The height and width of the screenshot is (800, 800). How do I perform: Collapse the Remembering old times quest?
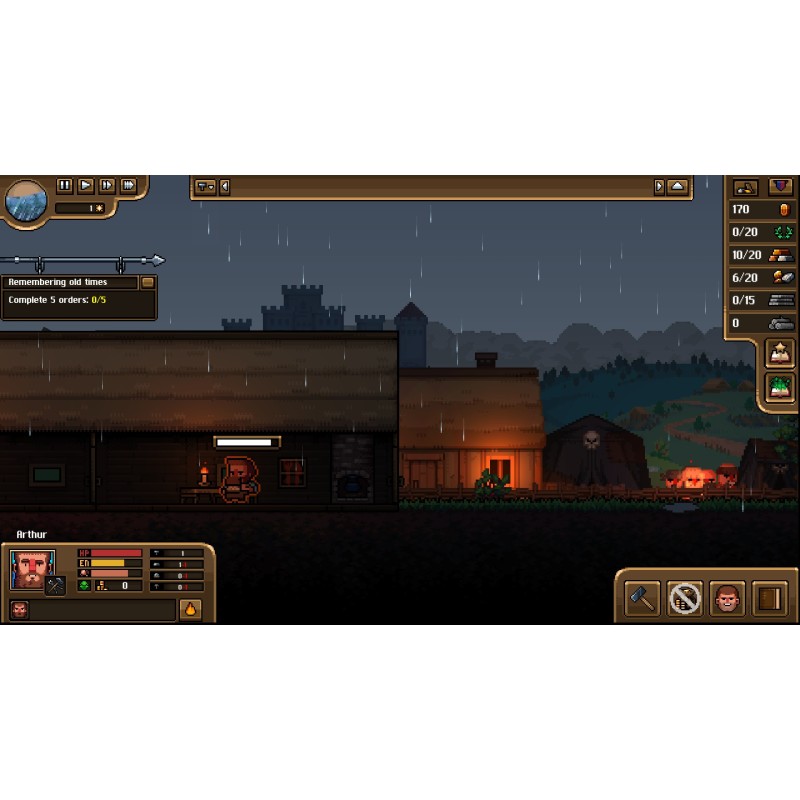pyautogui.click(x=148, y=283)
